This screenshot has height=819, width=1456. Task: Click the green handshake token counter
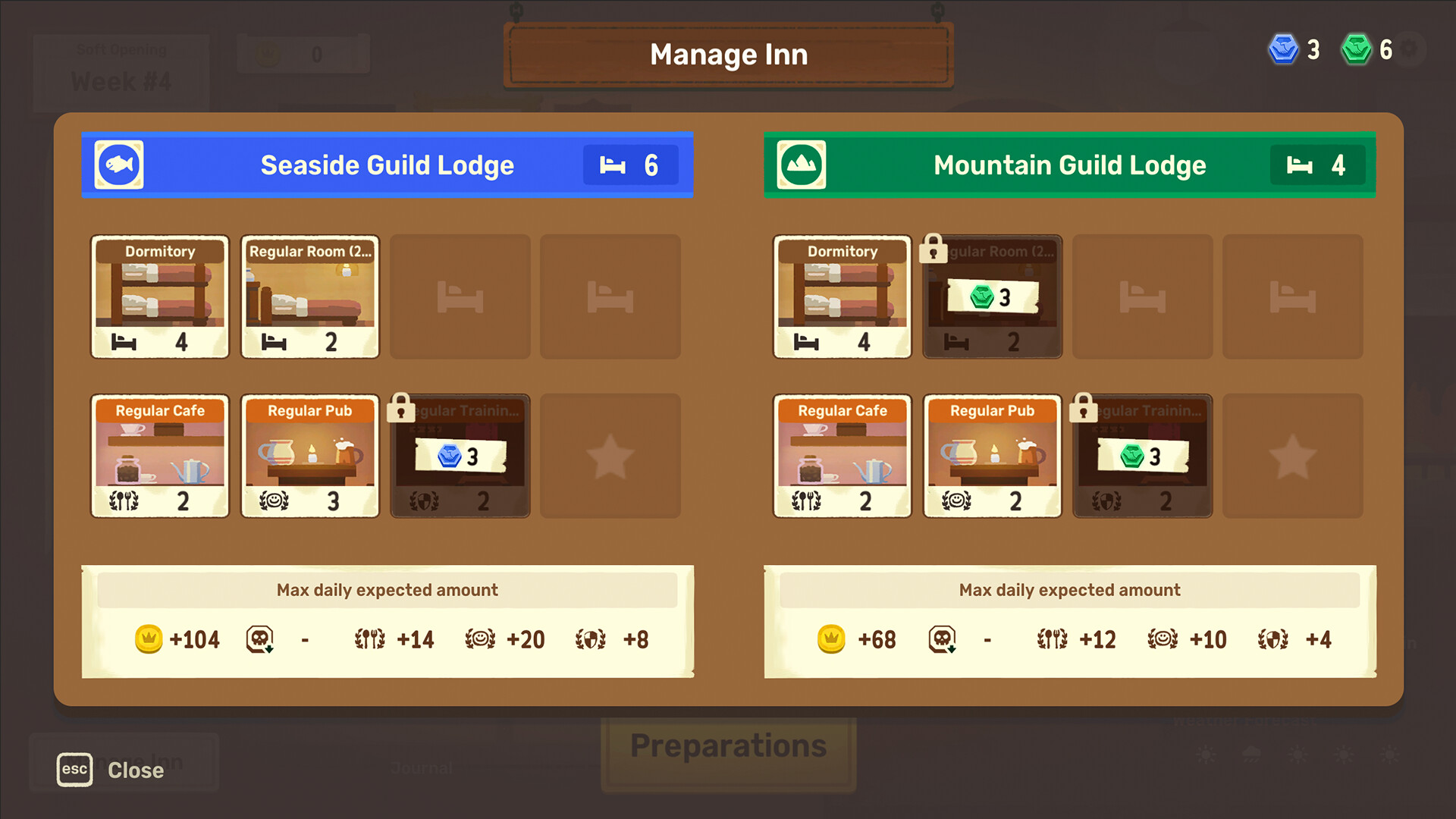[1369, 49]
